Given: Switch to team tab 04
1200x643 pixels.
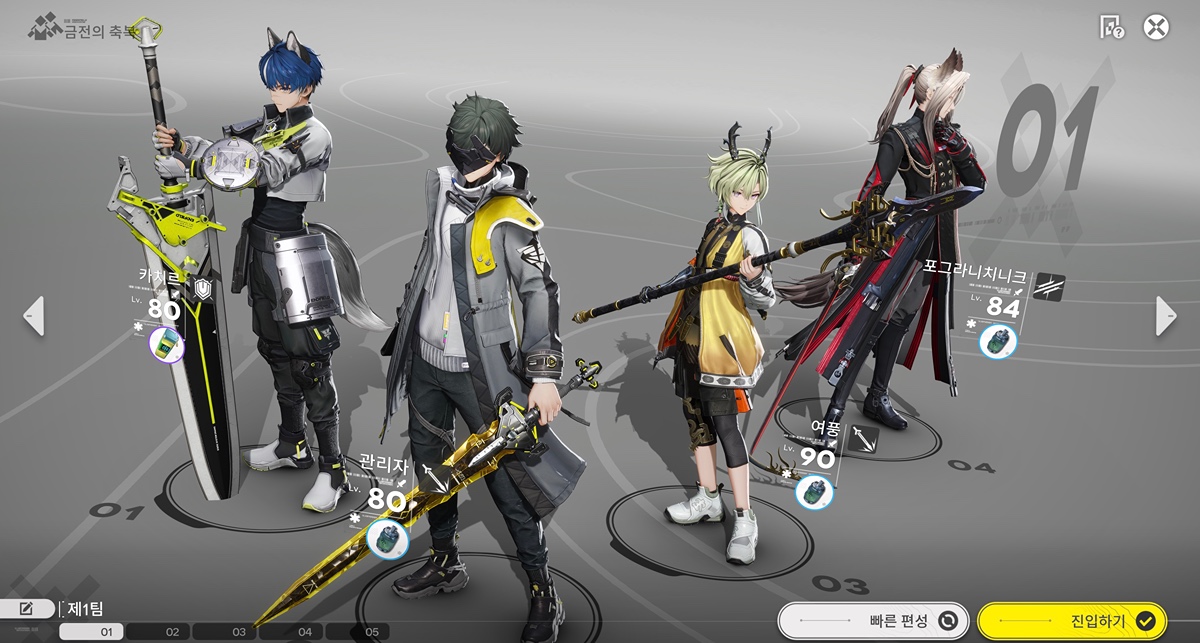Looking at the screenshot, I should coord(305,632).
